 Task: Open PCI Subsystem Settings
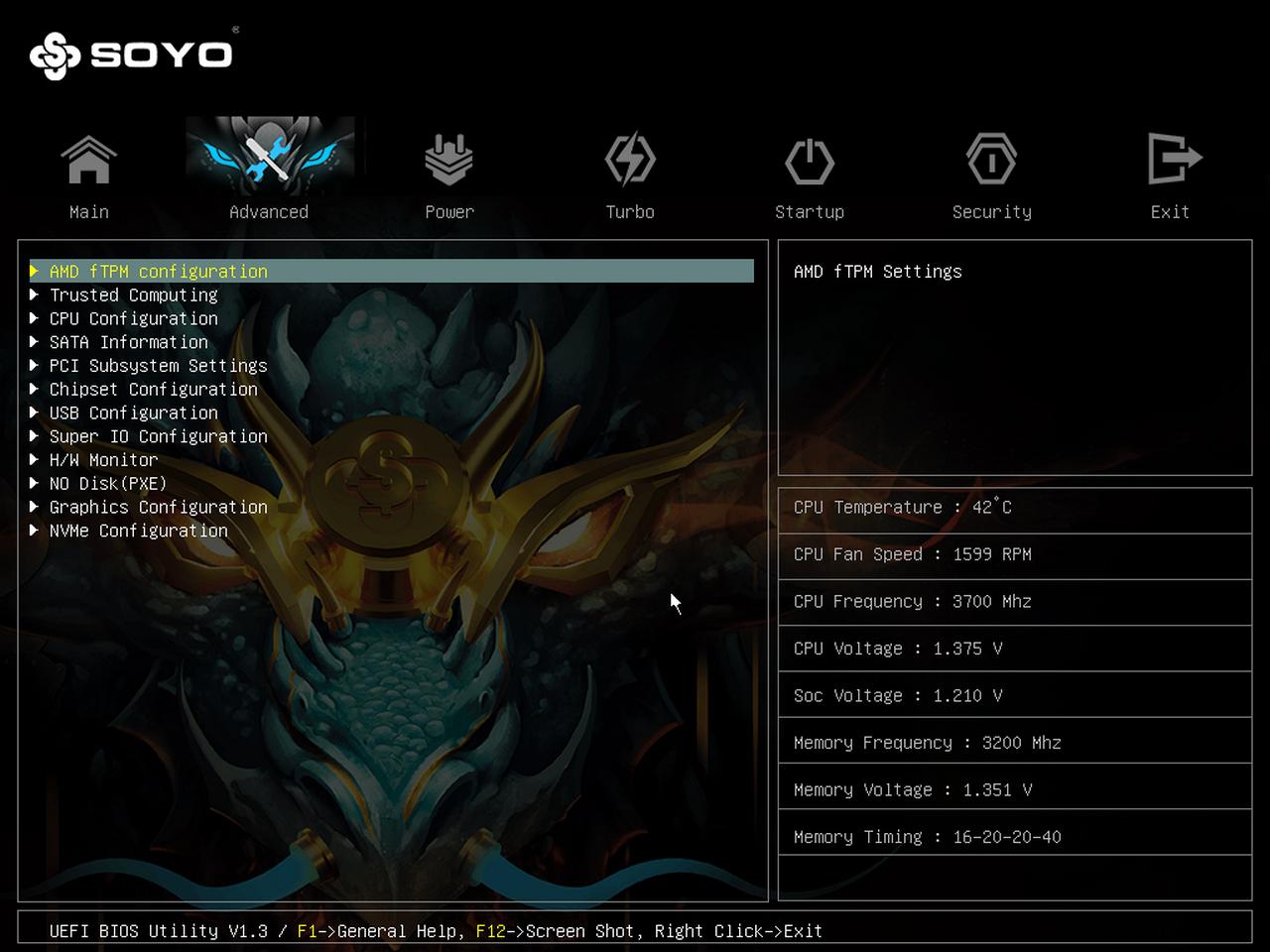point(159,366)
